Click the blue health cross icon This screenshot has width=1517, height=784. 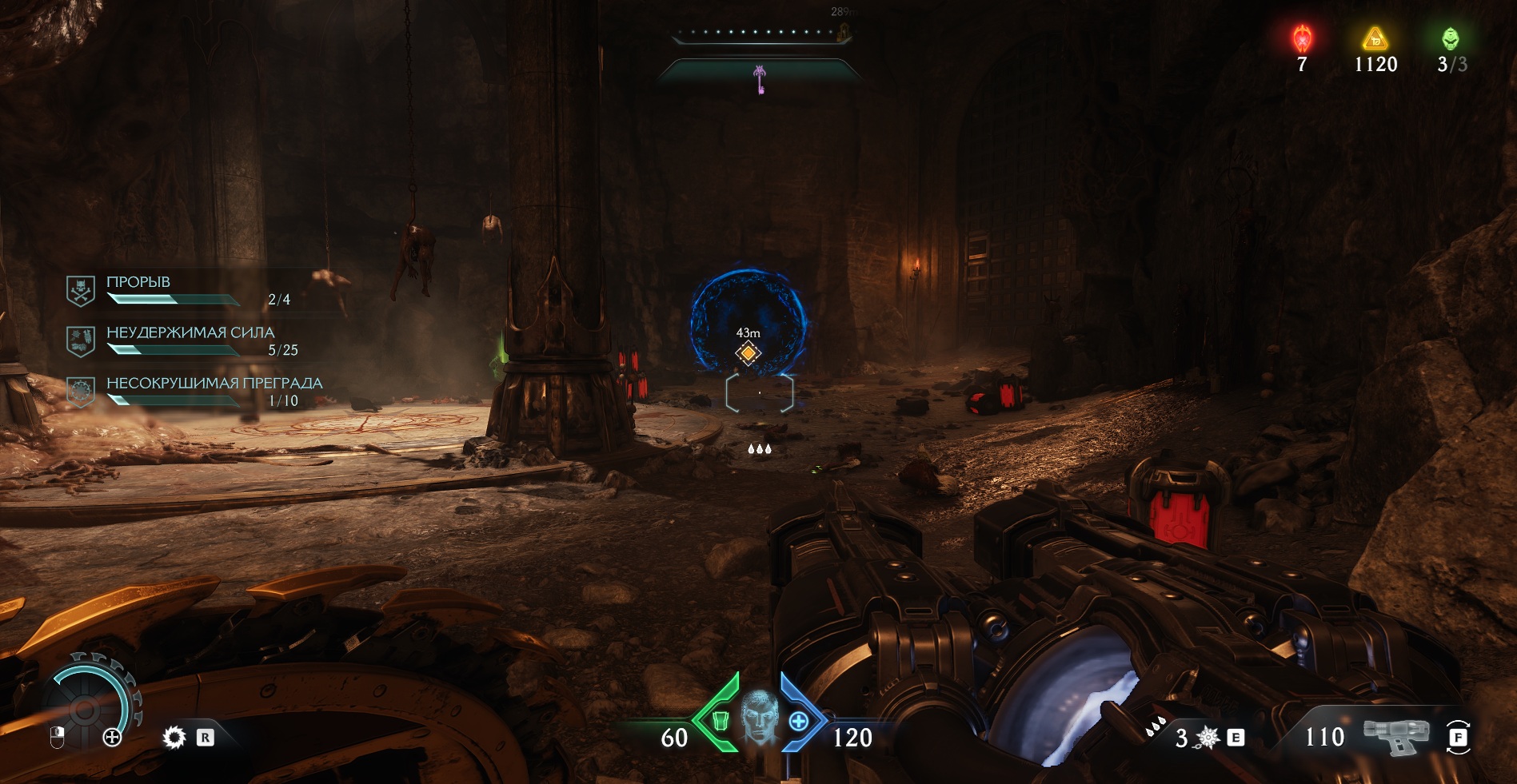(x=798, y=721)
